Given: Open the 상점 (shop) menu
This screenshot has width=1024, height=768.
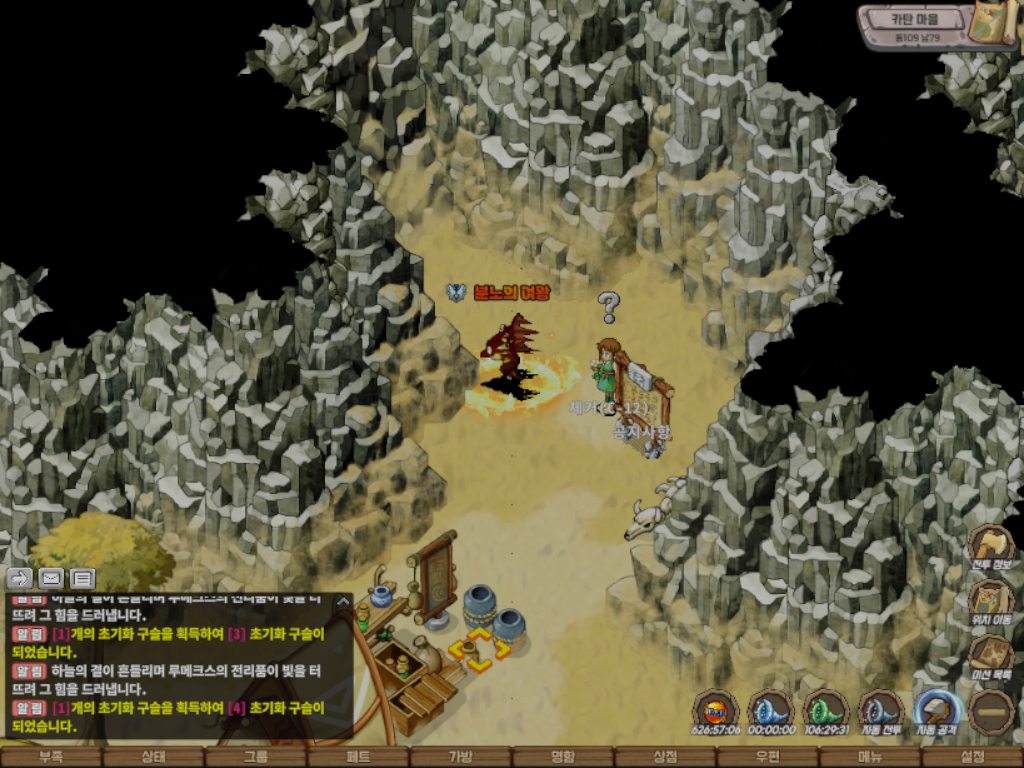Looking at the screenshot, I should click(x=665, y=757).
